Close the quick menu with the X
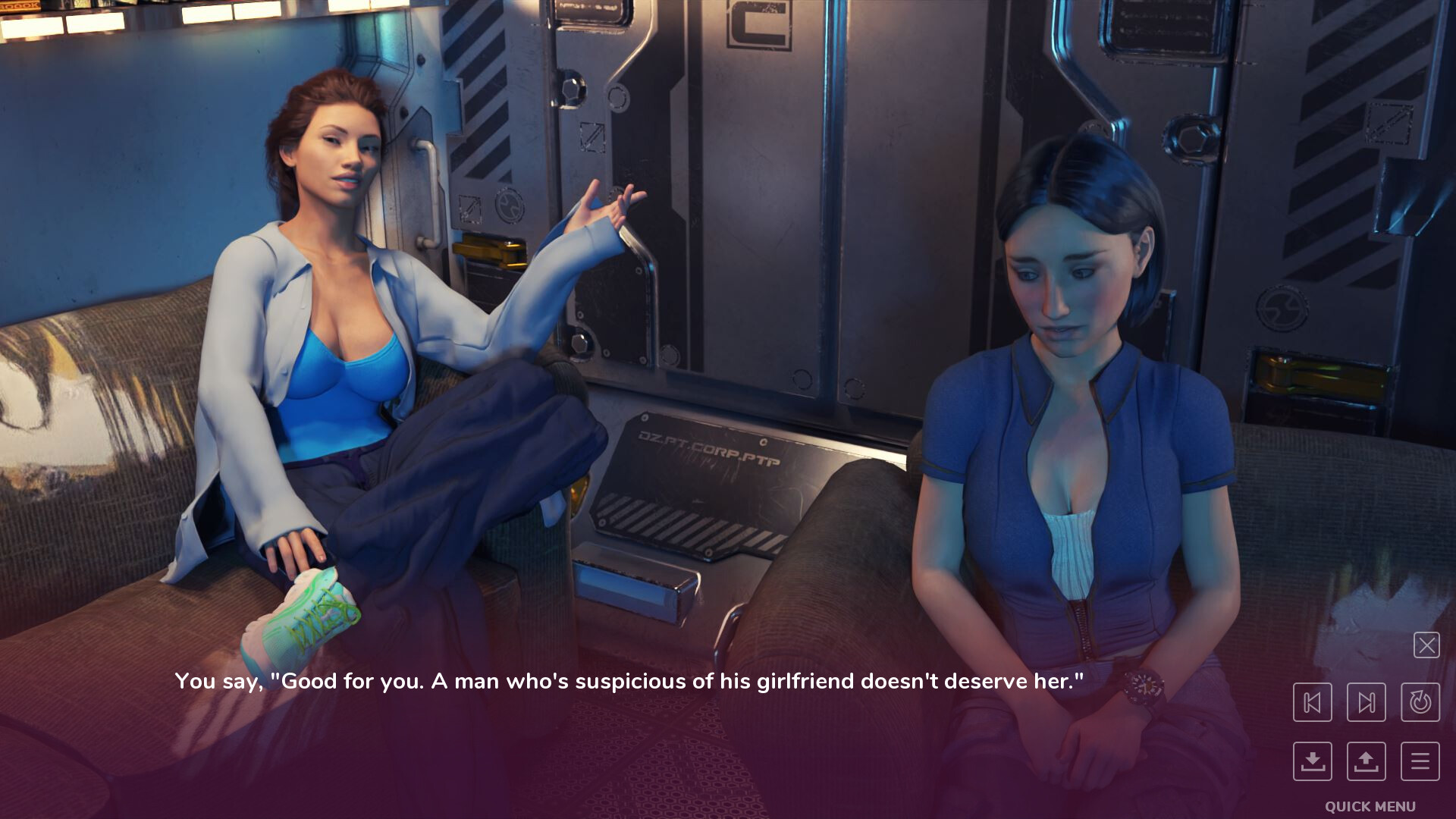Image resolution: width=1456 pixels, height=819 pixels. coord(1426,645)
